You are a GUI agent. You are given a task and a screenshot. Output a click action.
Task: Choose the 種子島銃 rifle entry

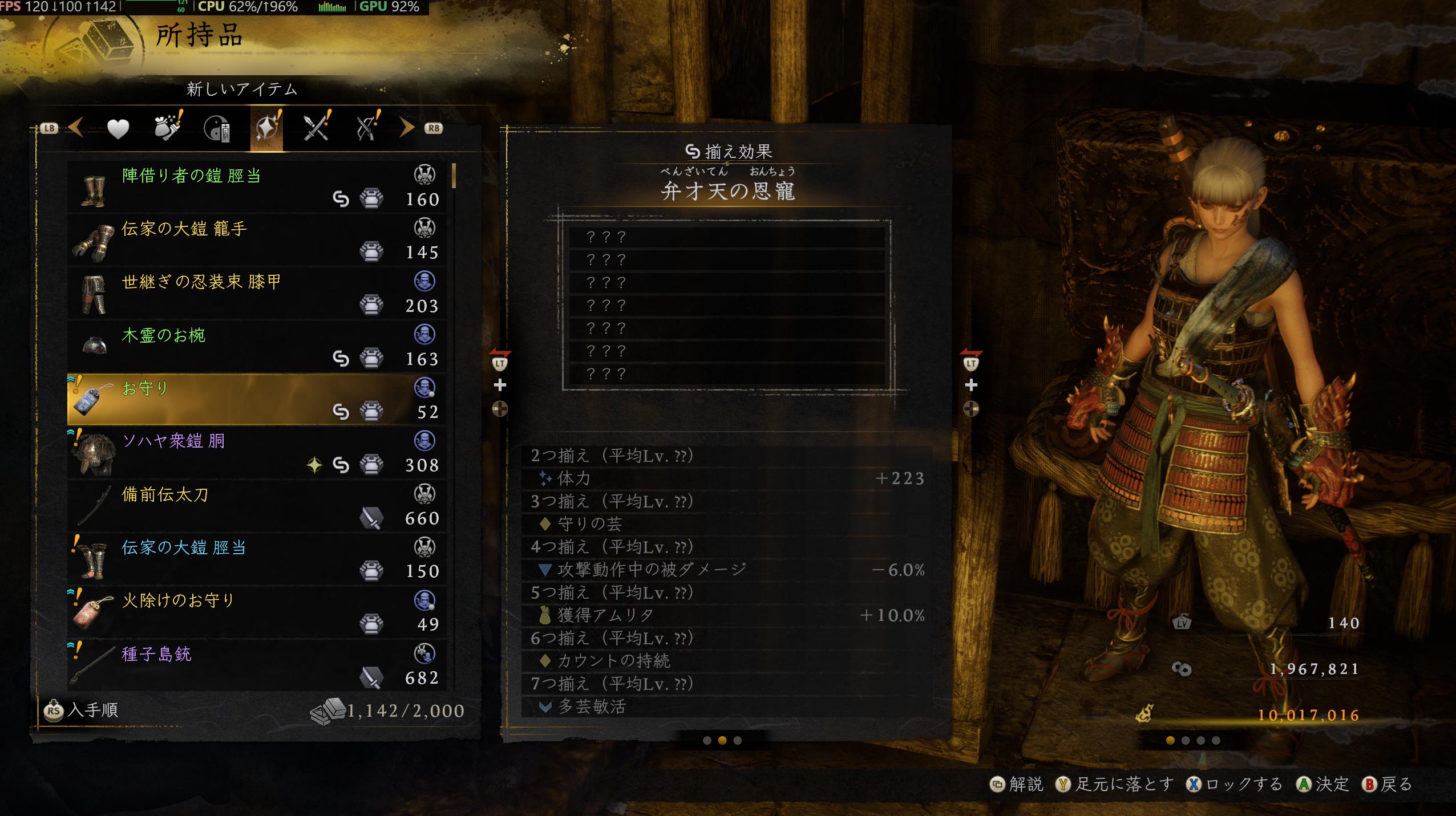tap(257, 664)
